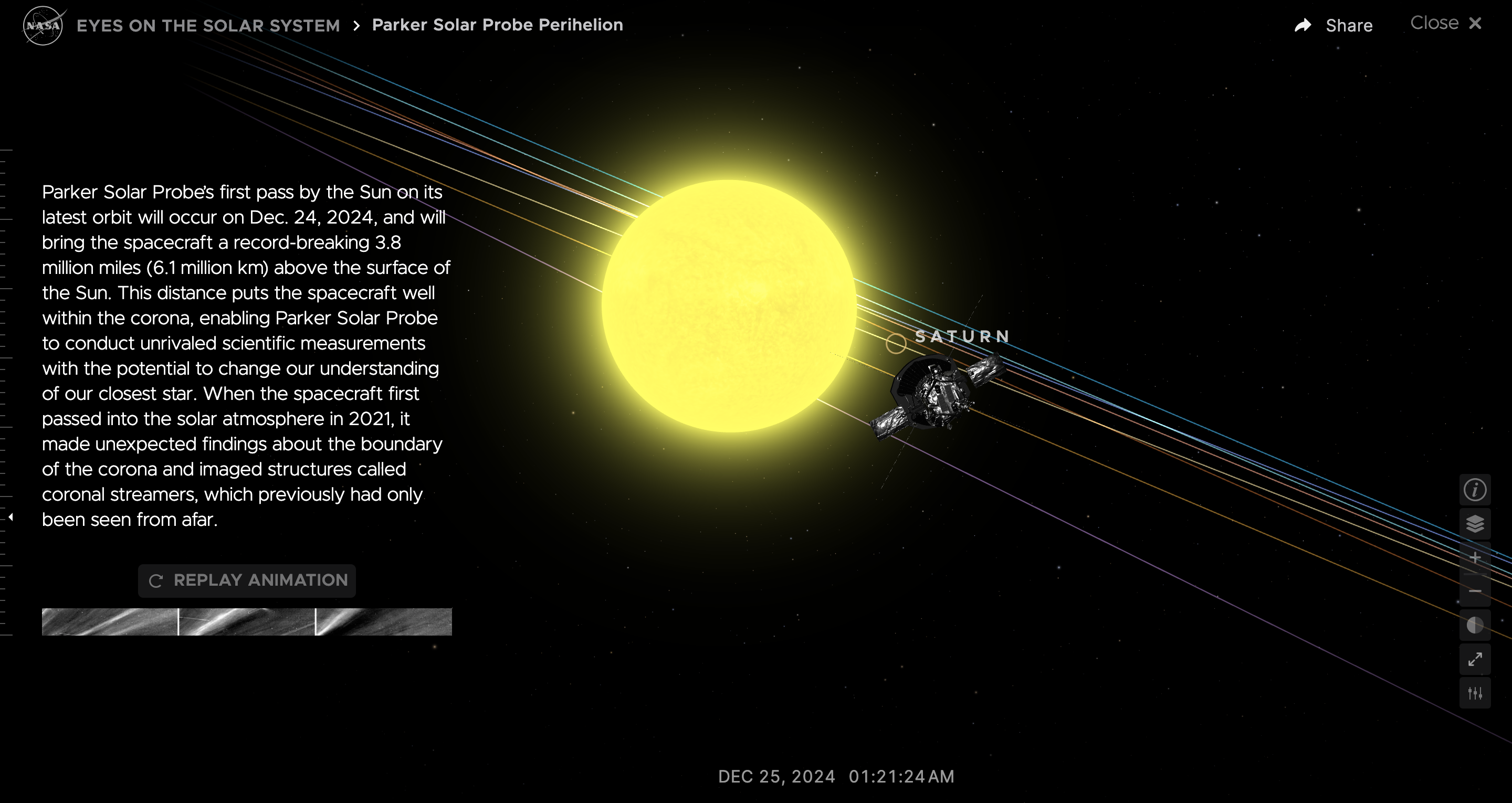Viewport: 1512px width, 803px height.
Task: Close the perihelion story
Action: pos(1446,24)
